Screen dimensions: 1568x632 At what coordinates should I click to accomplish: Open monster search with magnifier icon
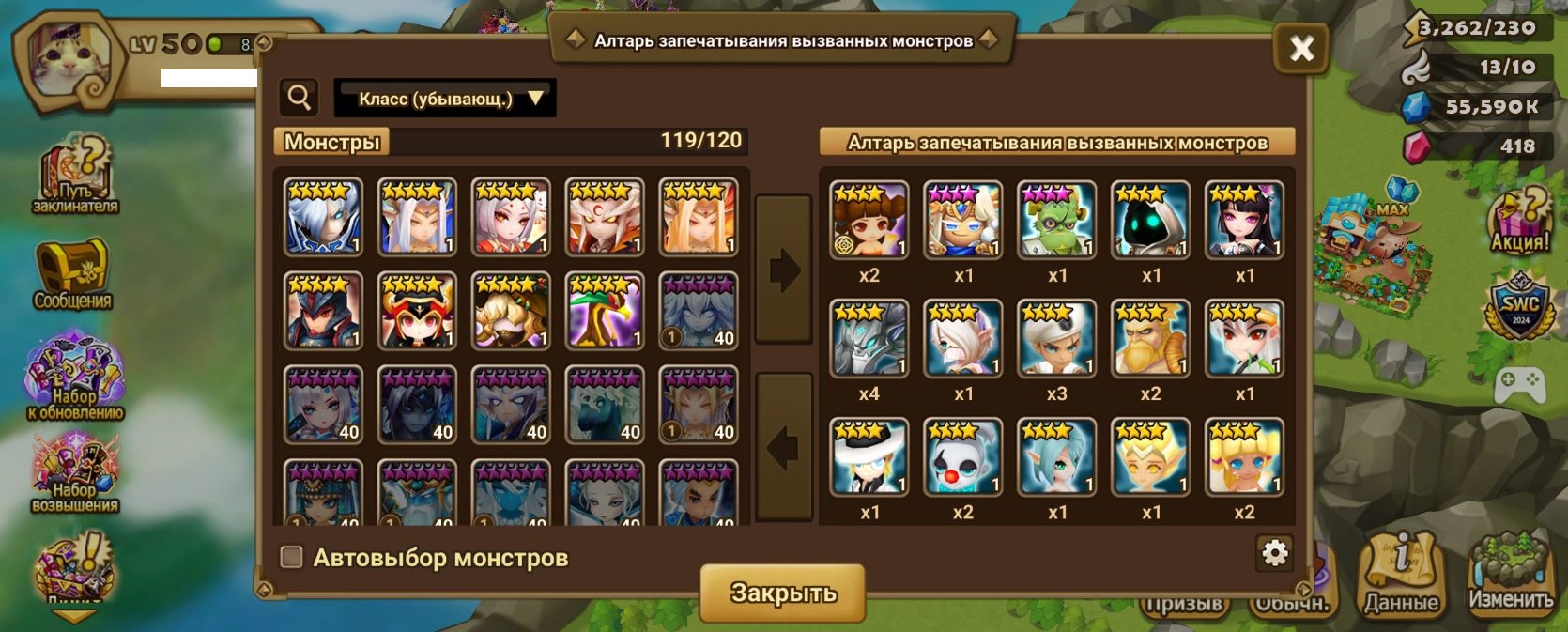point(300,98)
